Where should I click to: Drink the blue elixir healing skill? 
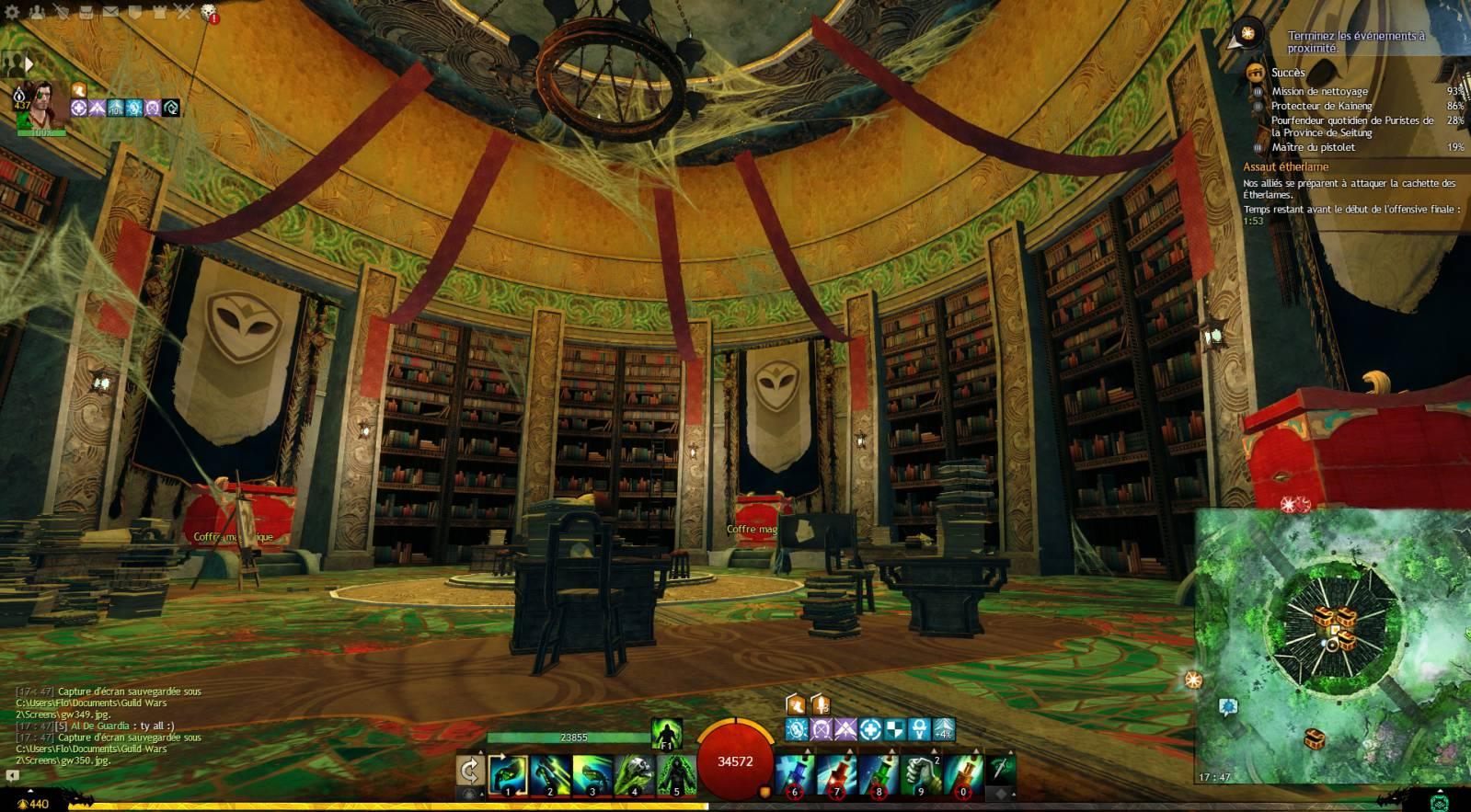tap(795, 774)
